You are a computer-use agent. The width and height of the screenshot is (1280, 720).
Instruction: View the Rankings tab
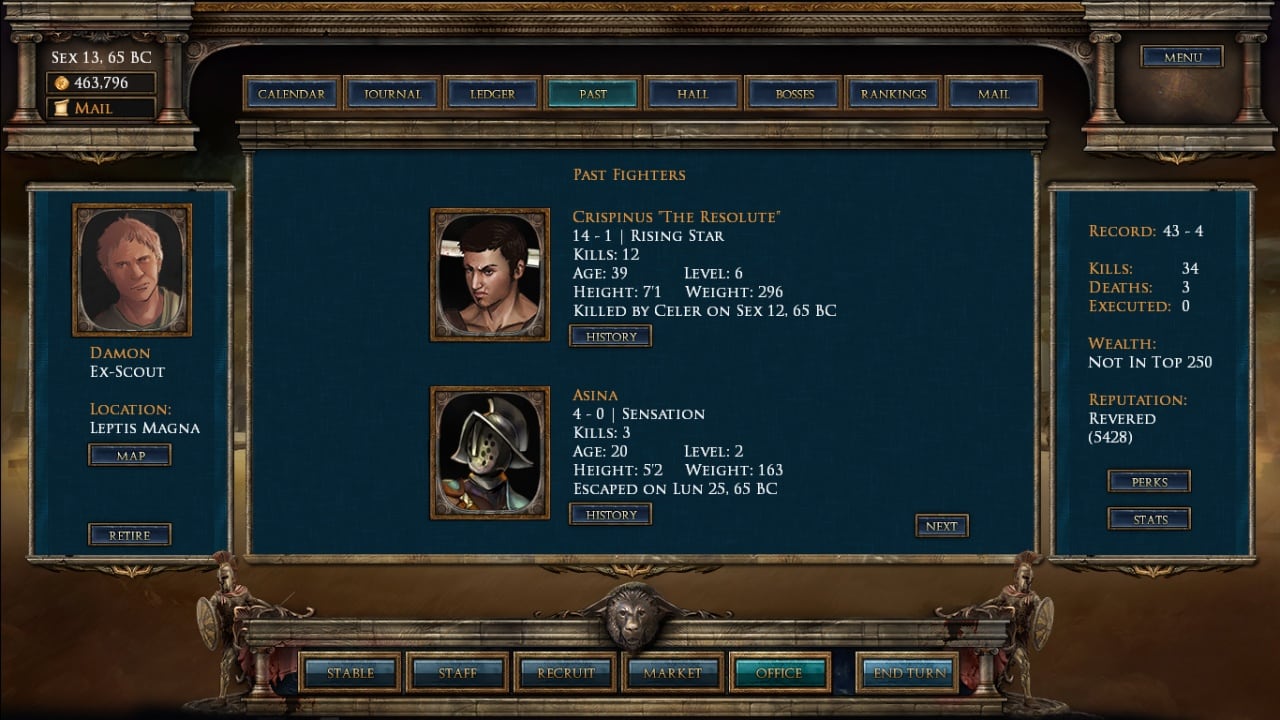tap(893, 94)
